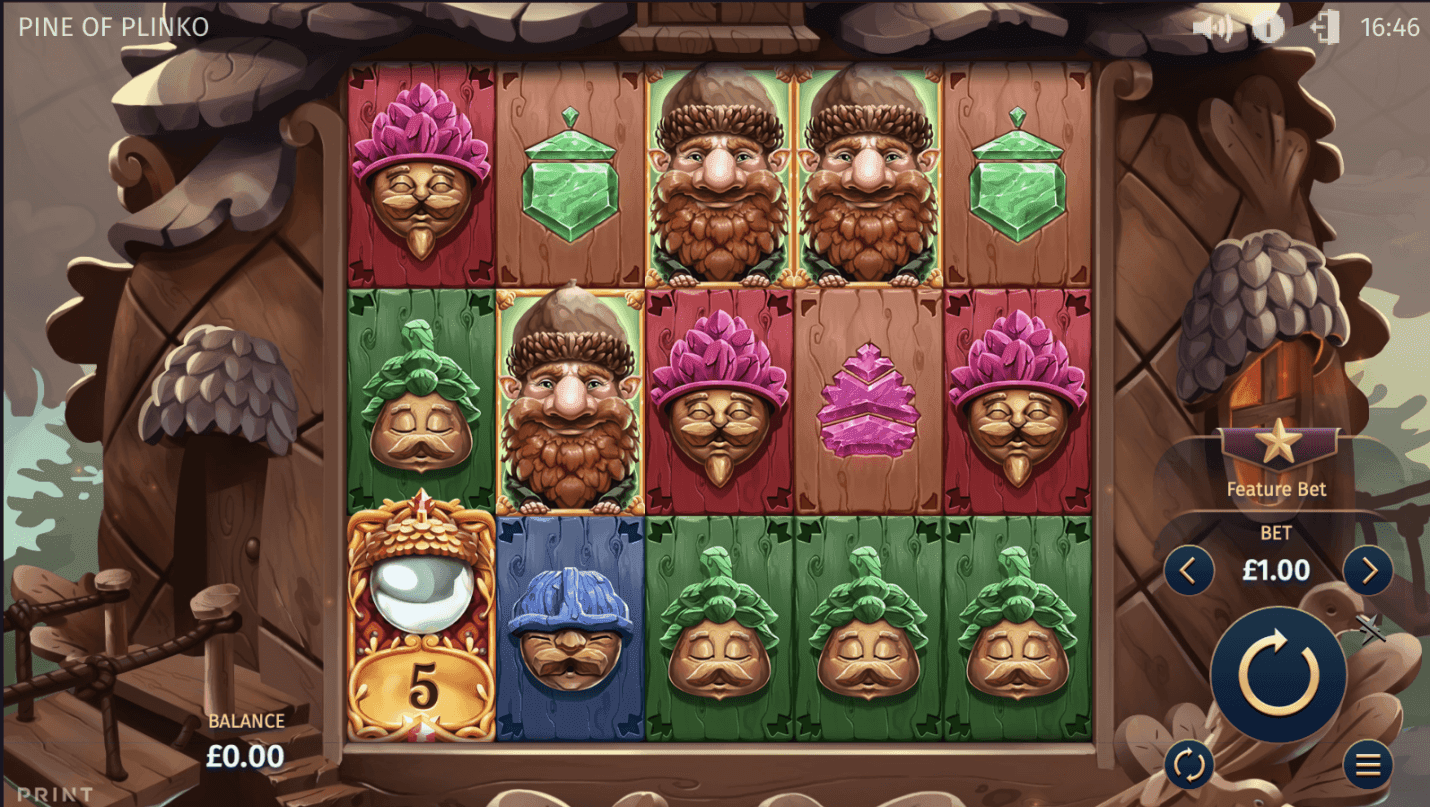Image resolution: width=1430 pixels, height=807 pixels.
Task: Start autoplay with the circular arrows icon
Action: [1191, 763]
